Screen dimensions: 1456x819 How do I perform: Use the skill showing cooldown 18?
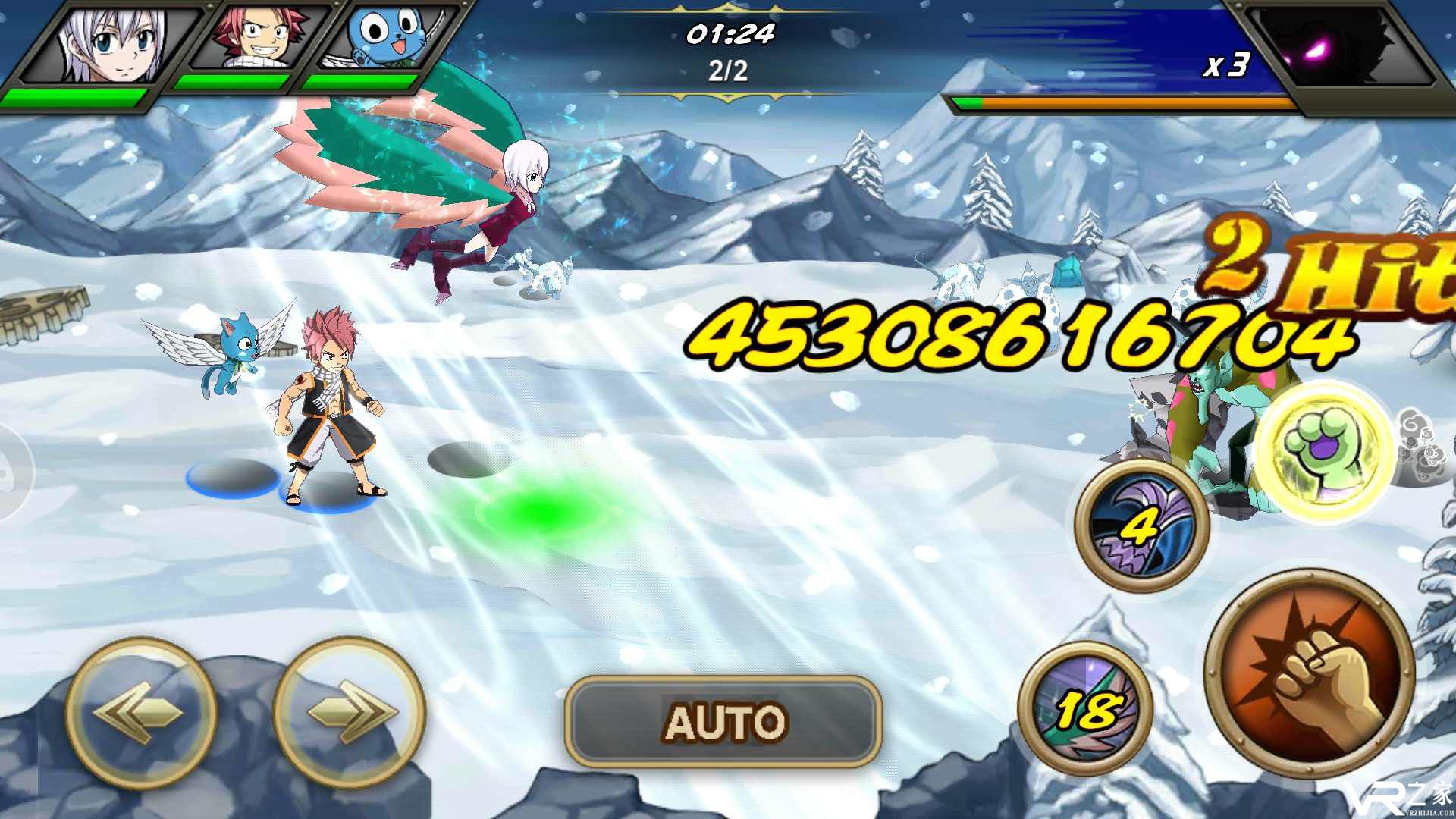click(1085, 708)
